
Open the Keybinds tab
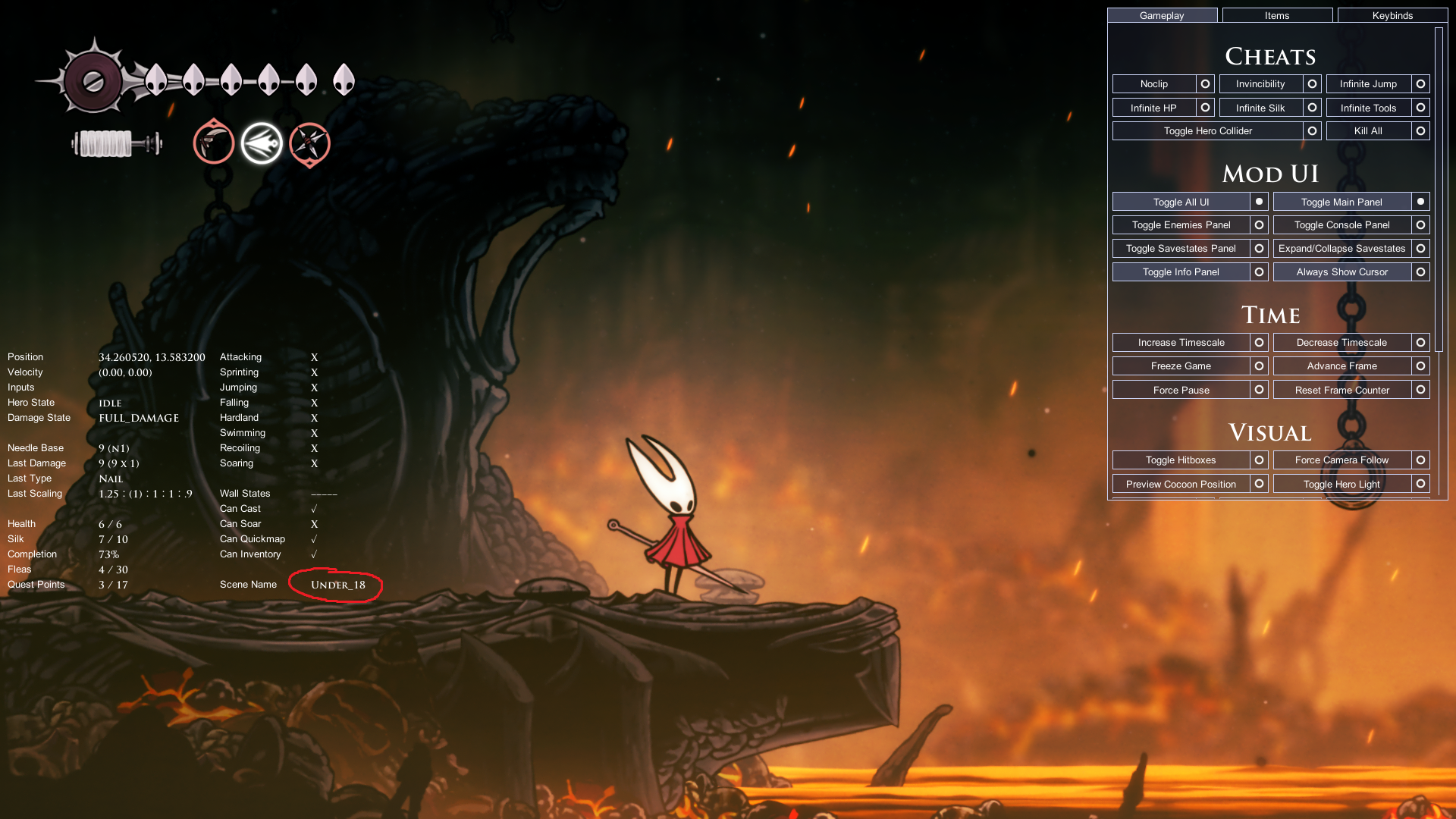pyautogui.click(x=1392, y=15)
